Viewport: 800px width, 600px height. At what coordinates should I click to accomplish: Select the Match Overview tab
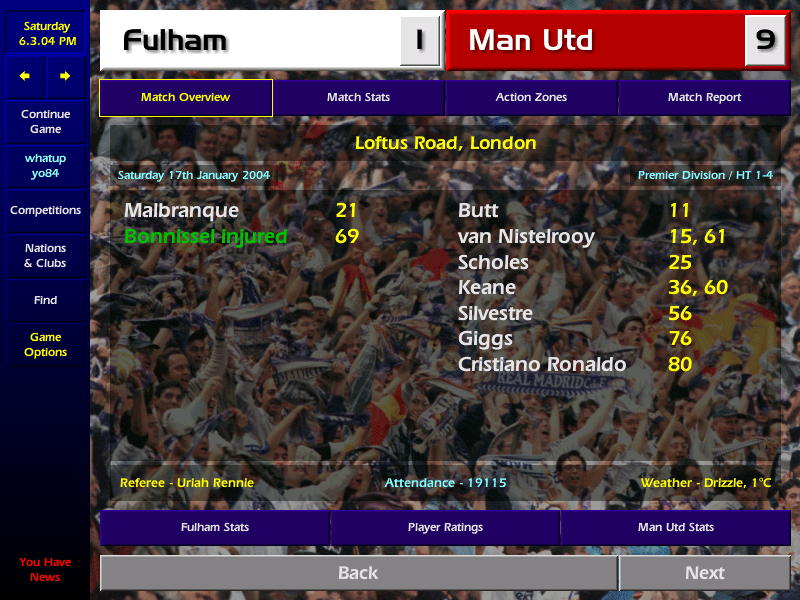pos(185,98)
